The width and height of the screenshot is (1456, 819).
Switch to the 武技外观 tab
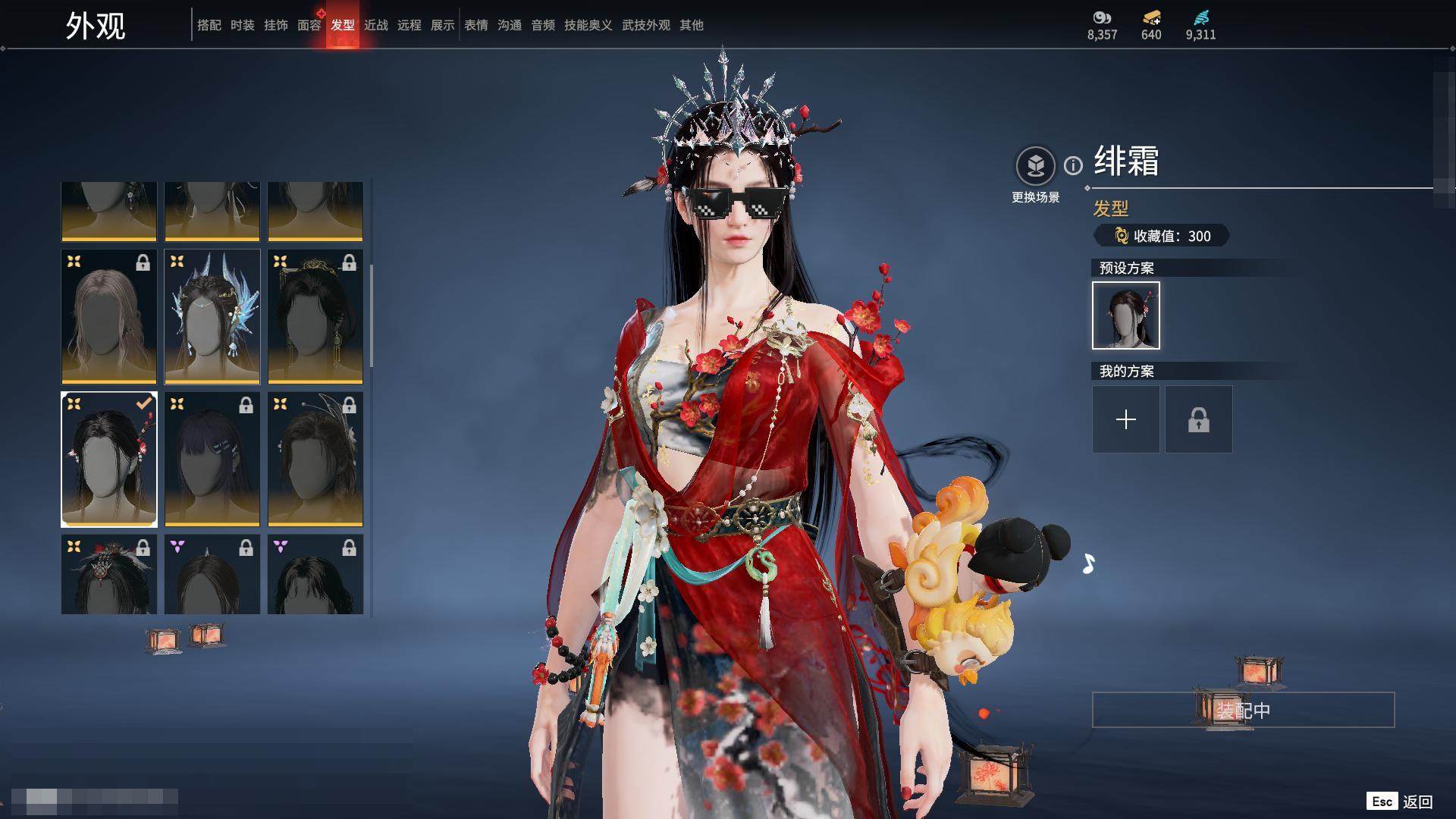click(x=646, y=25)
